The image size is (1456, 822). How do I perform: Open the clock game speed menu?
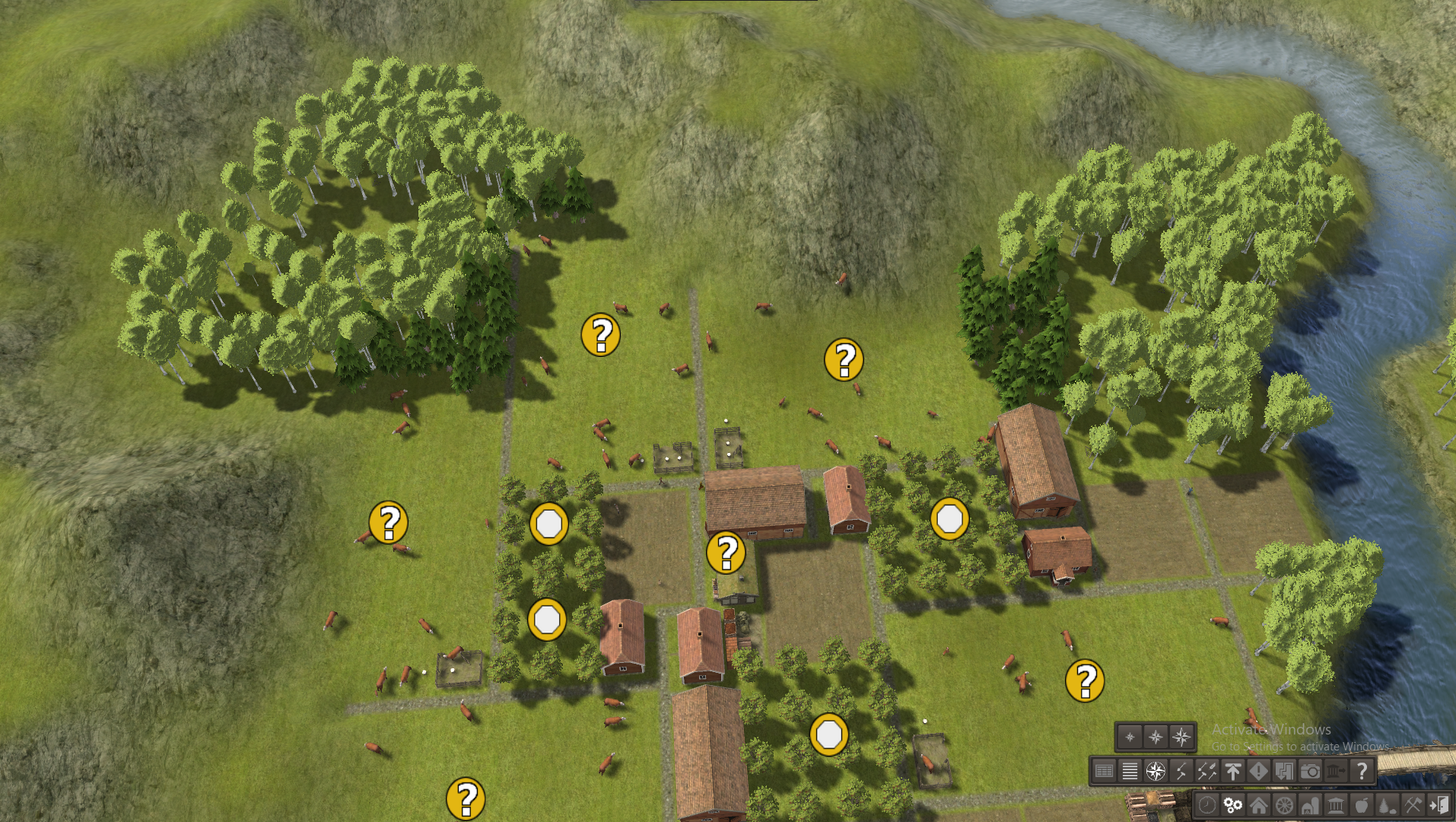pyautogui.click(x=1206, y=805)
